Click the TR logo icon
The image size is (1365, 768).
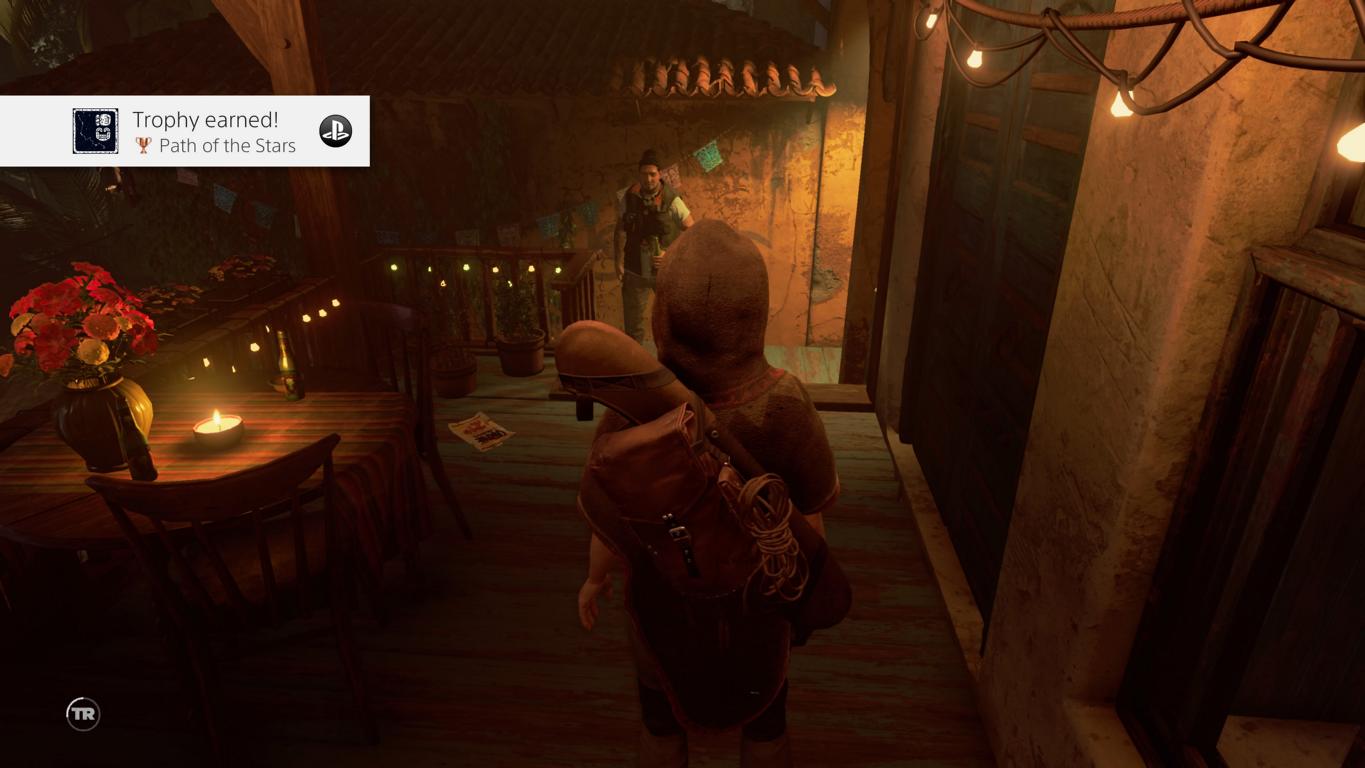point(83,713)
